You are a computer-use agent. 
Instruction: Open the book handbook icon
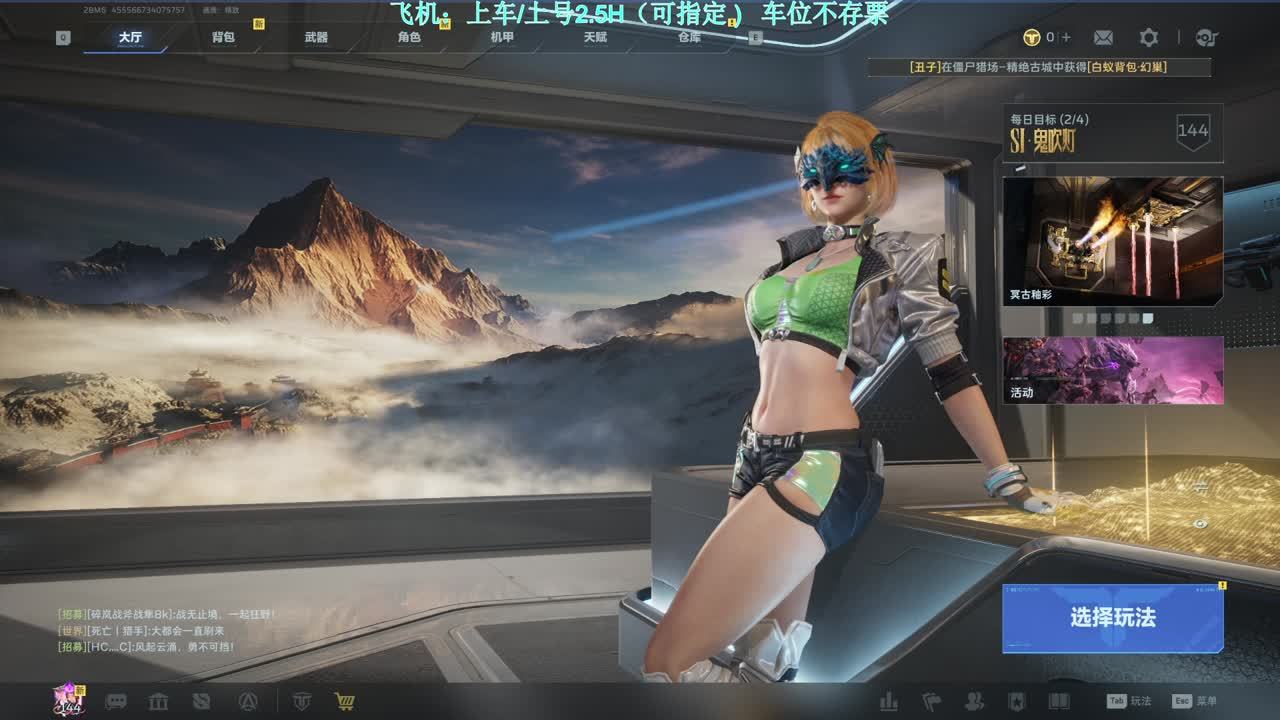[x=1059, y=701]
